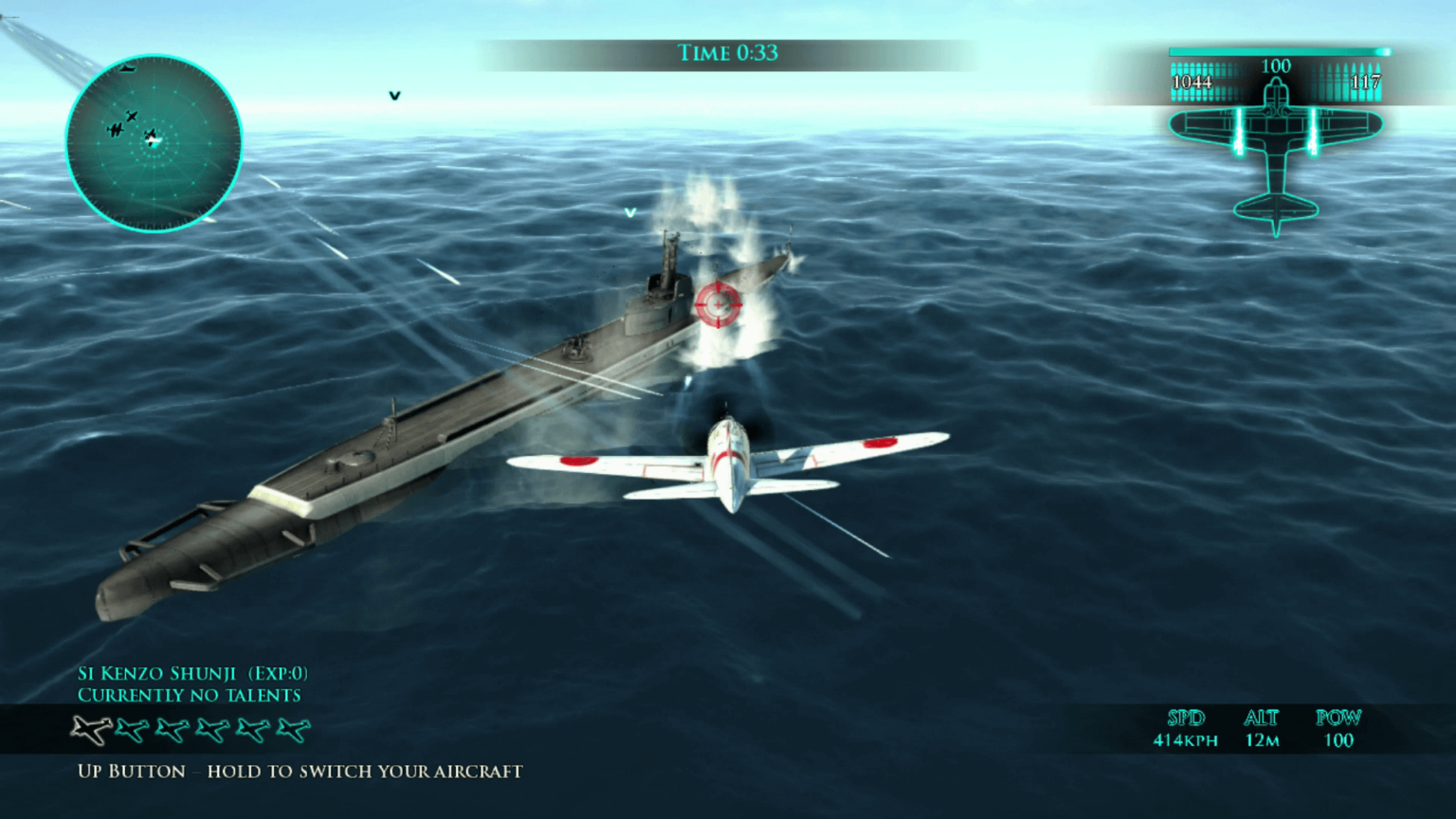Click the Up Button aircraft switch hint
Screen dimensions: 1456x819
pyautogui.click(x=300, y=772)
